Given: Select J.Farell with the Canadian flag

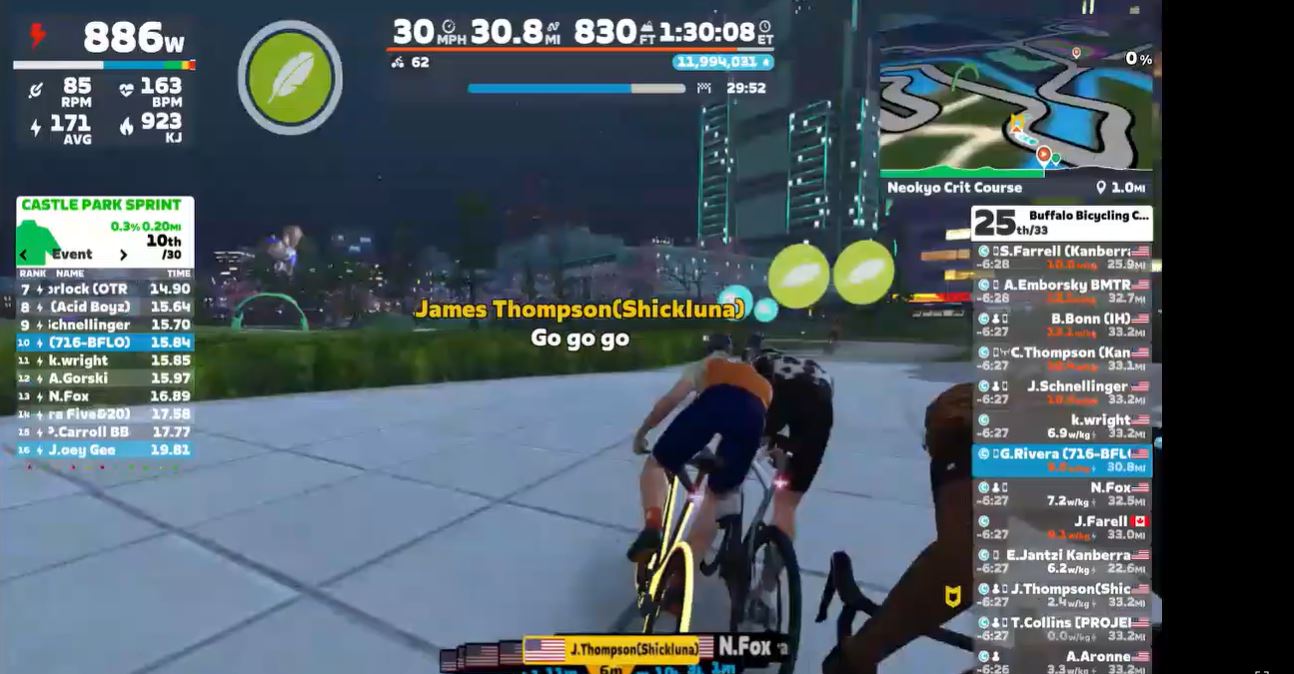Looking at the screenshot, I should [1062, 528].
